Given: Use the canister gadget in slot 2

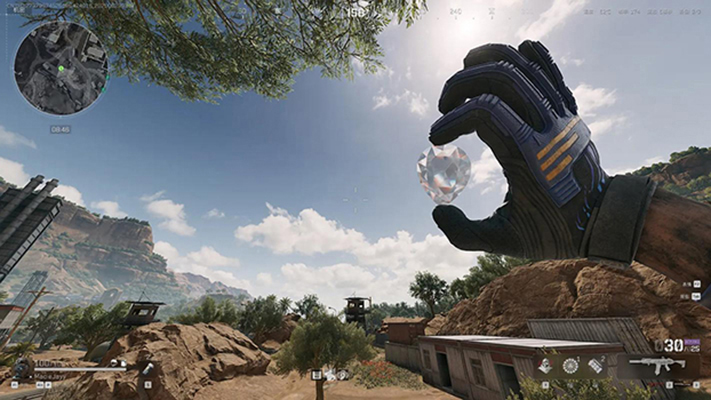Looking at the screenshot, I should [x=596, y=366].
